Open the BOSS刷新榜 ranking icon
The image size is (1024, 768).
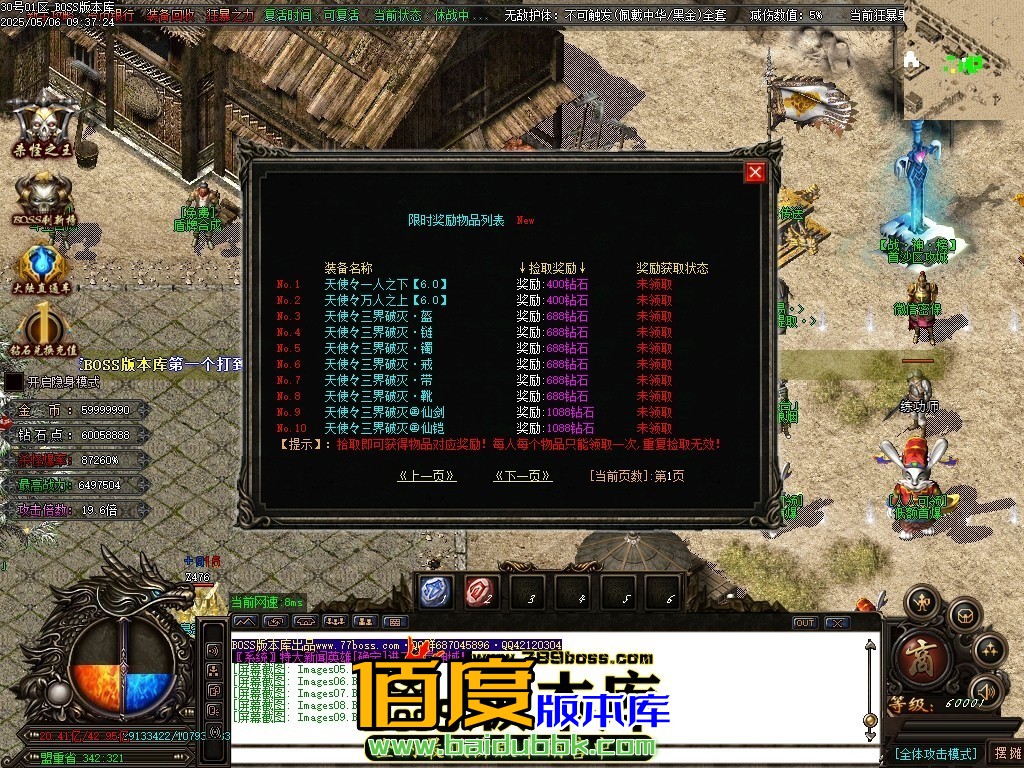[x=43, y=198]
